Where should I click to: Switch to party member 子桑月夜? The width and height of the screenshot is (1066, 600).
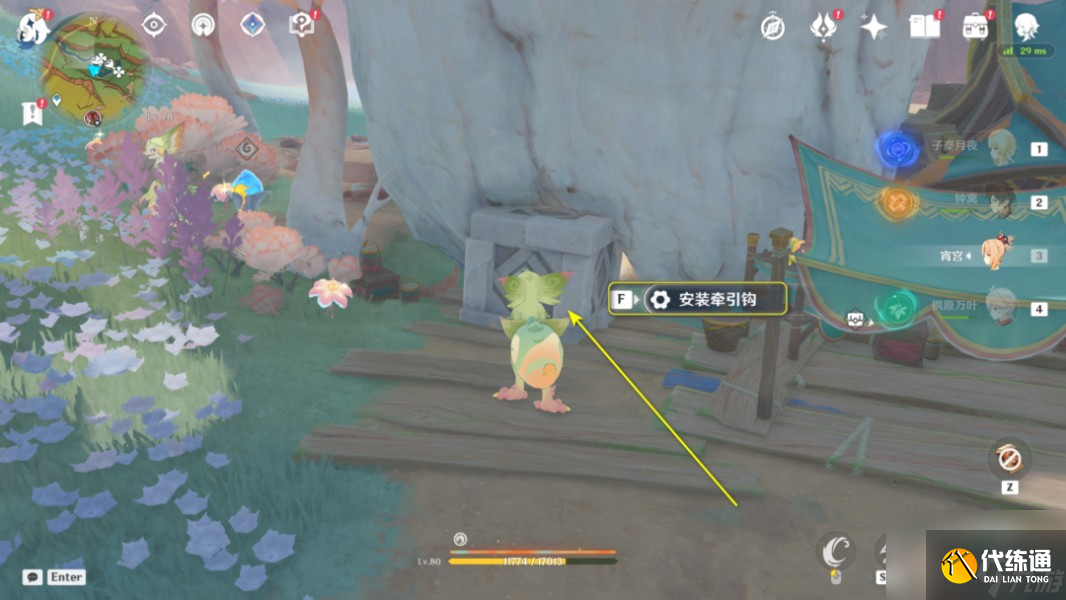pyautogui.click(x=998, y=149)
